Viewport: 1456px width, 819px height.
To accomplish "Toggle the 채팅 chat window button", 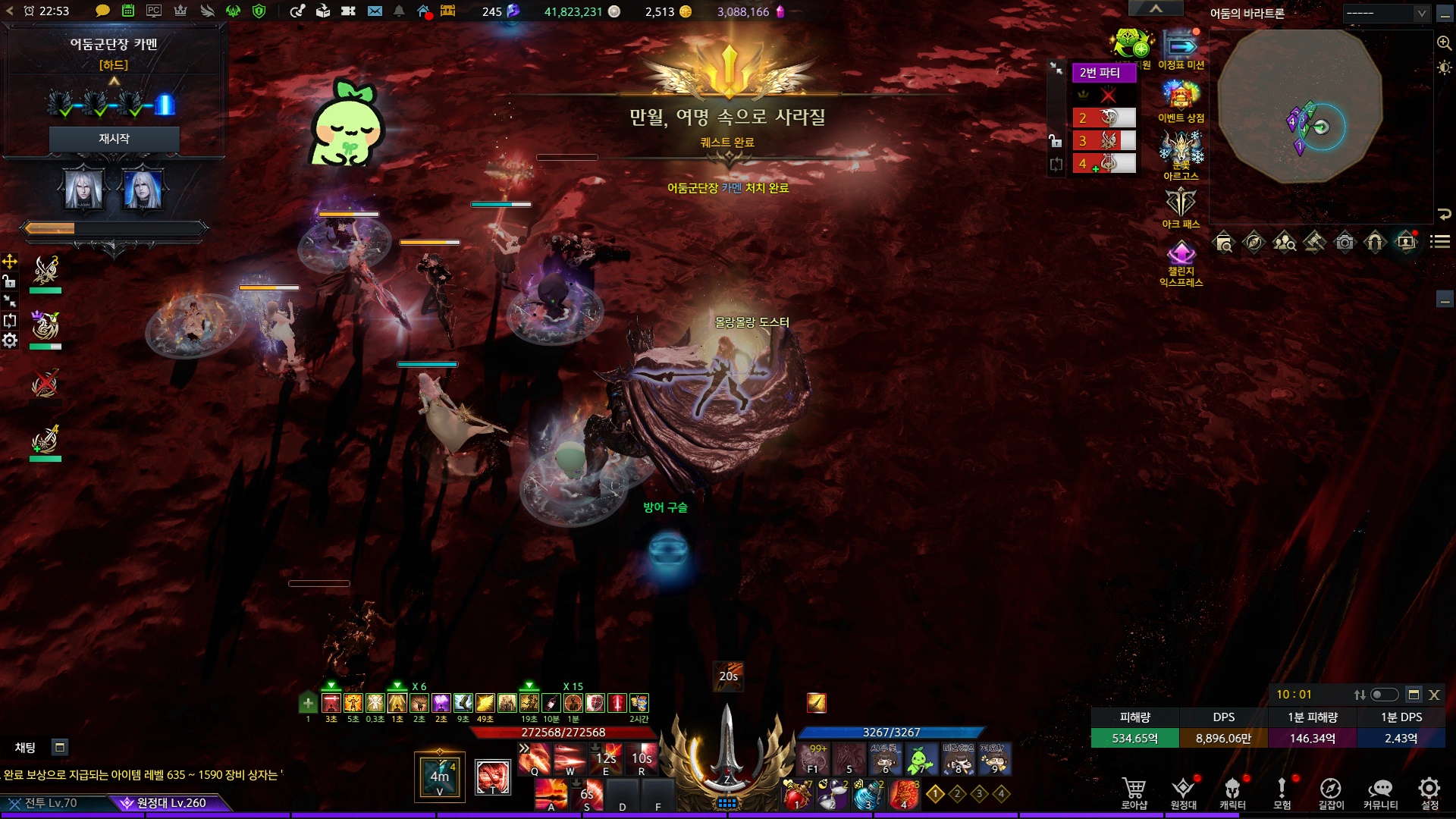I will pyautogui.click(x=60, y=747).
